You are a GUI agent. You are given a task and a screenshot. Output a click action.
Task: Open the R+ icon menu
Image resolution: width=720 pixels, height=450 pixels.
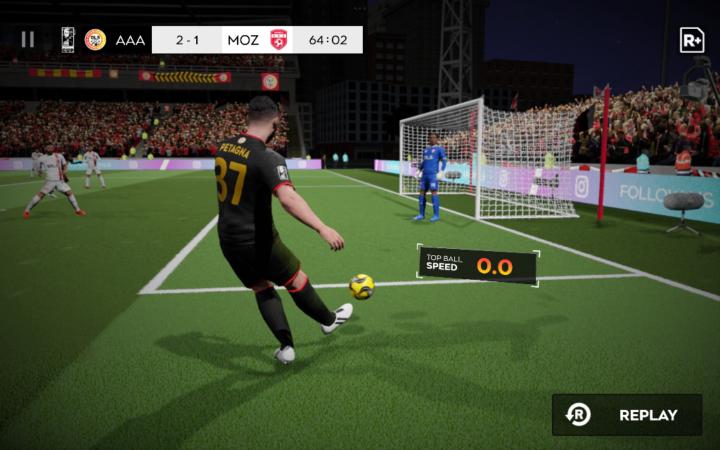[x=691, y=40]
